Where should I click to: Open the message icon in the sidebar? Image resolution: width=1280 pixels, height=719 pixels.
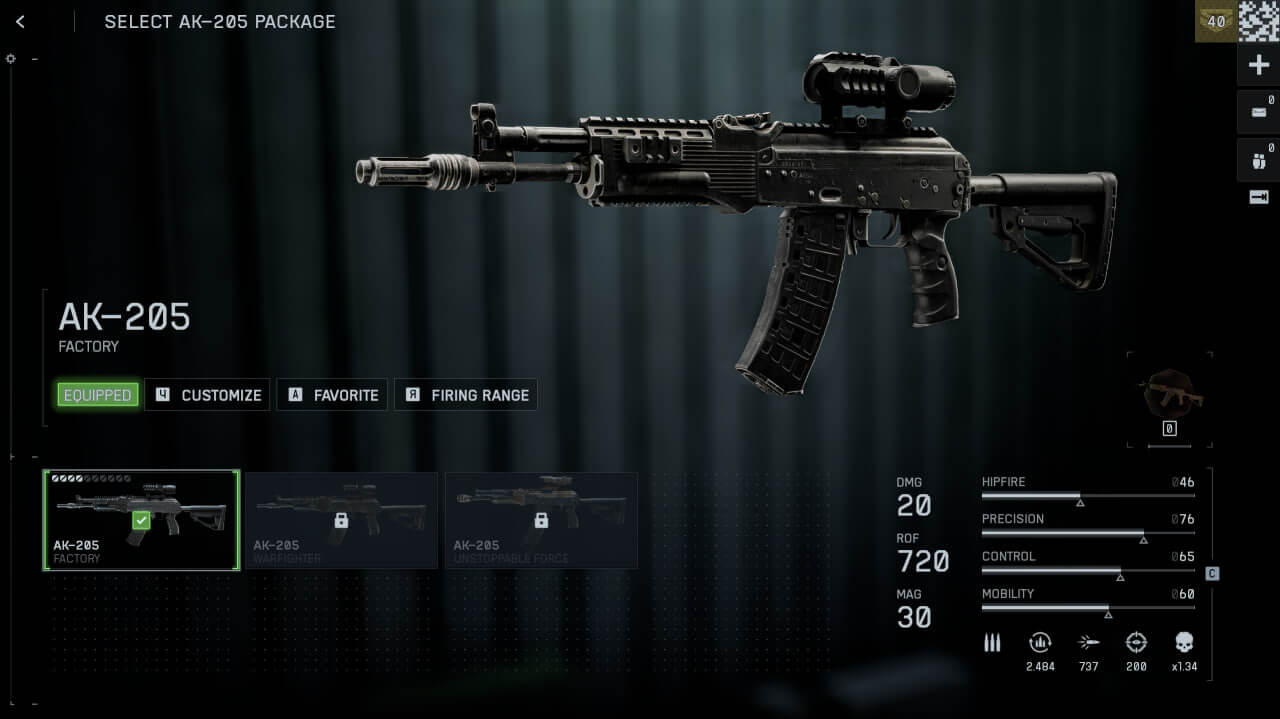1259,112
